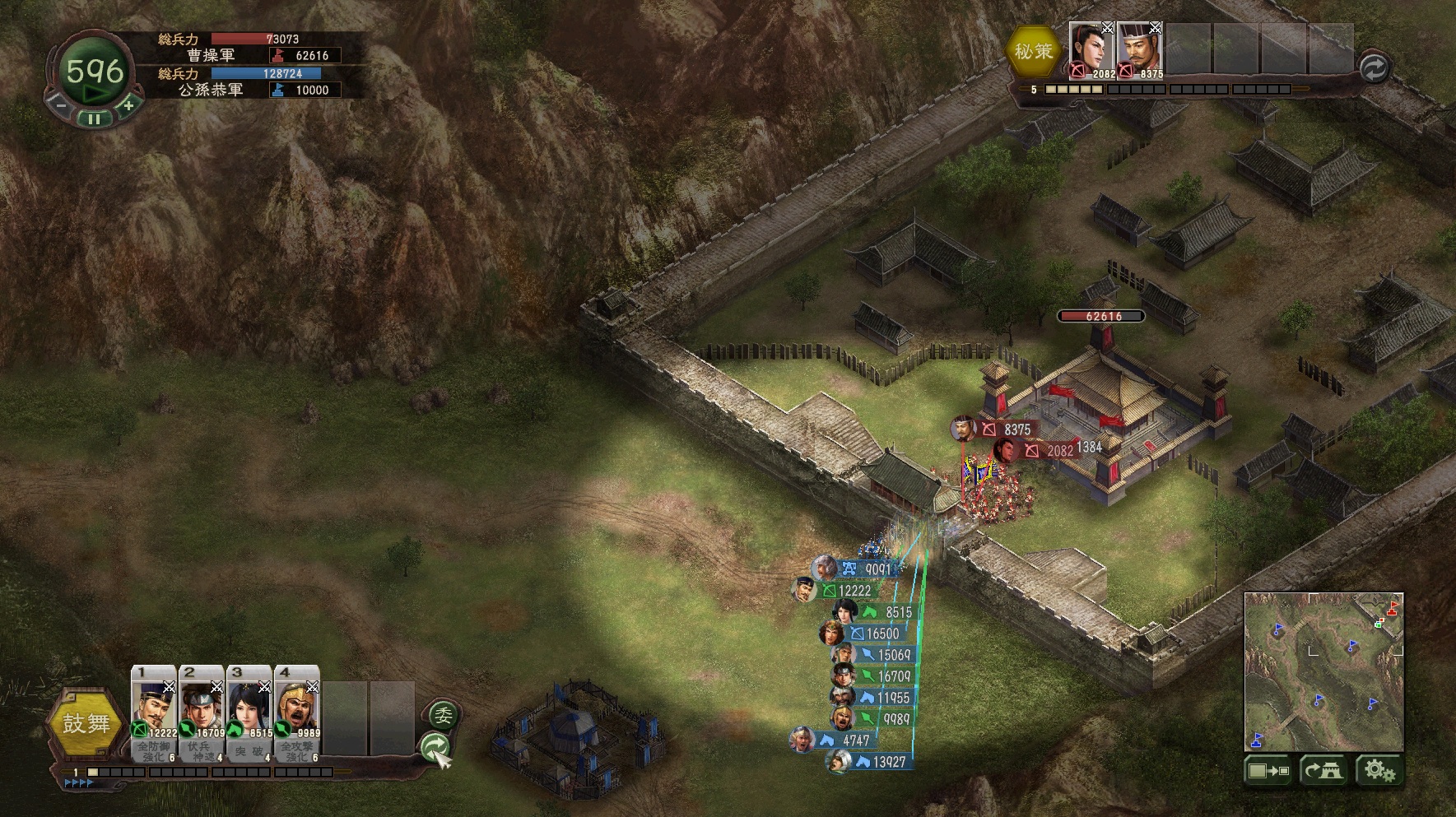The height and width of the screenshot is (817, 1456).
Task: Shrink the minimap with the resize button
Action: pyautogui.click(x=1268, y=771)
